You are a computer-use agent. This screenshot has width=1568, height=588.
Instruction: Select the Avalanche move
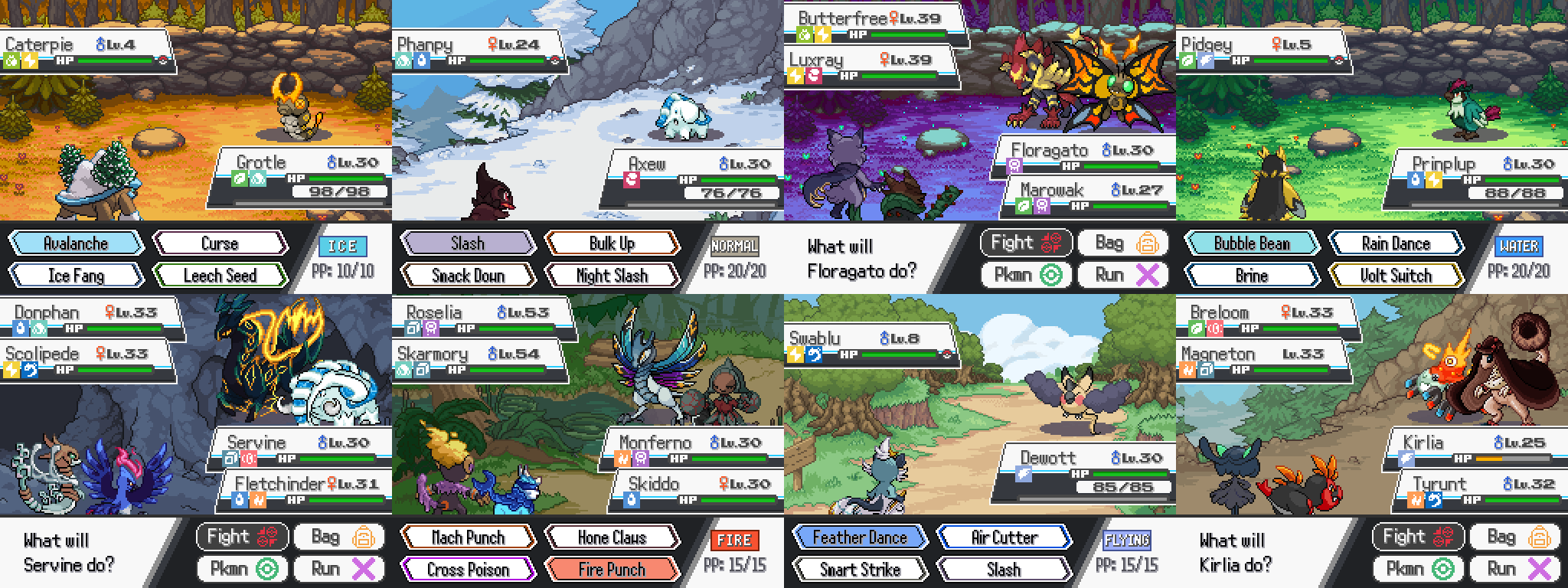coord(76,243)
